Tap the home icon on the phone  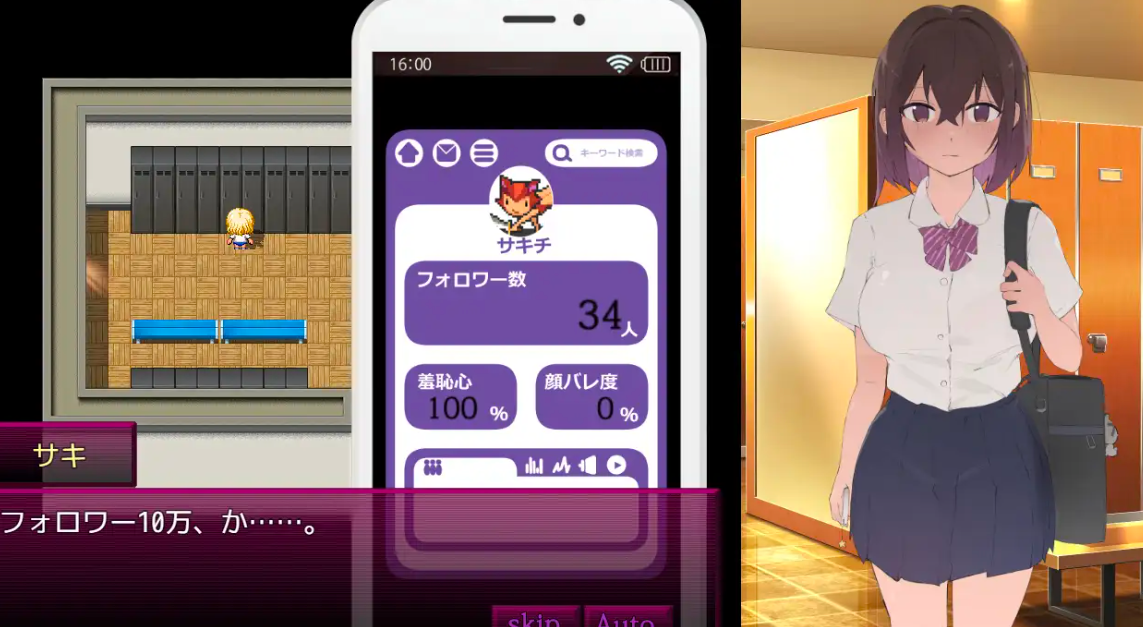click(409, 153)
